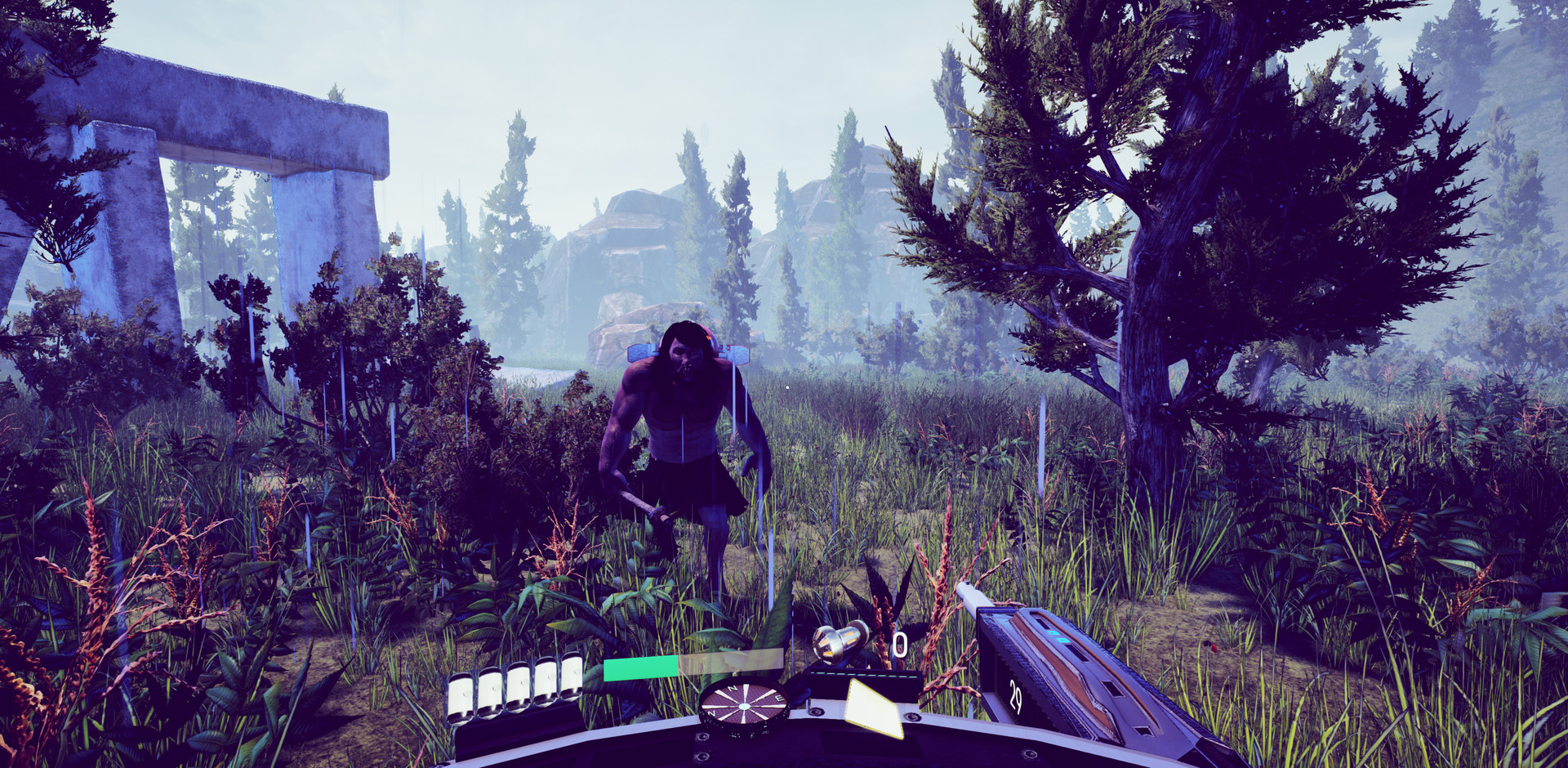
Task: Adjust the green health bar
Action: point(642,670)
